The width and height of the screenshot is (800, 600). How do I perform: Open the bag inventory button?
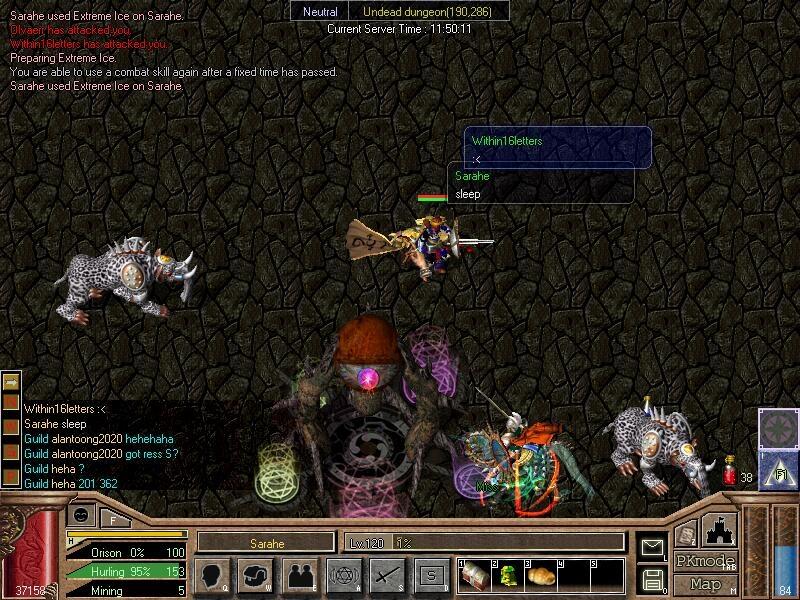point(256,576)
